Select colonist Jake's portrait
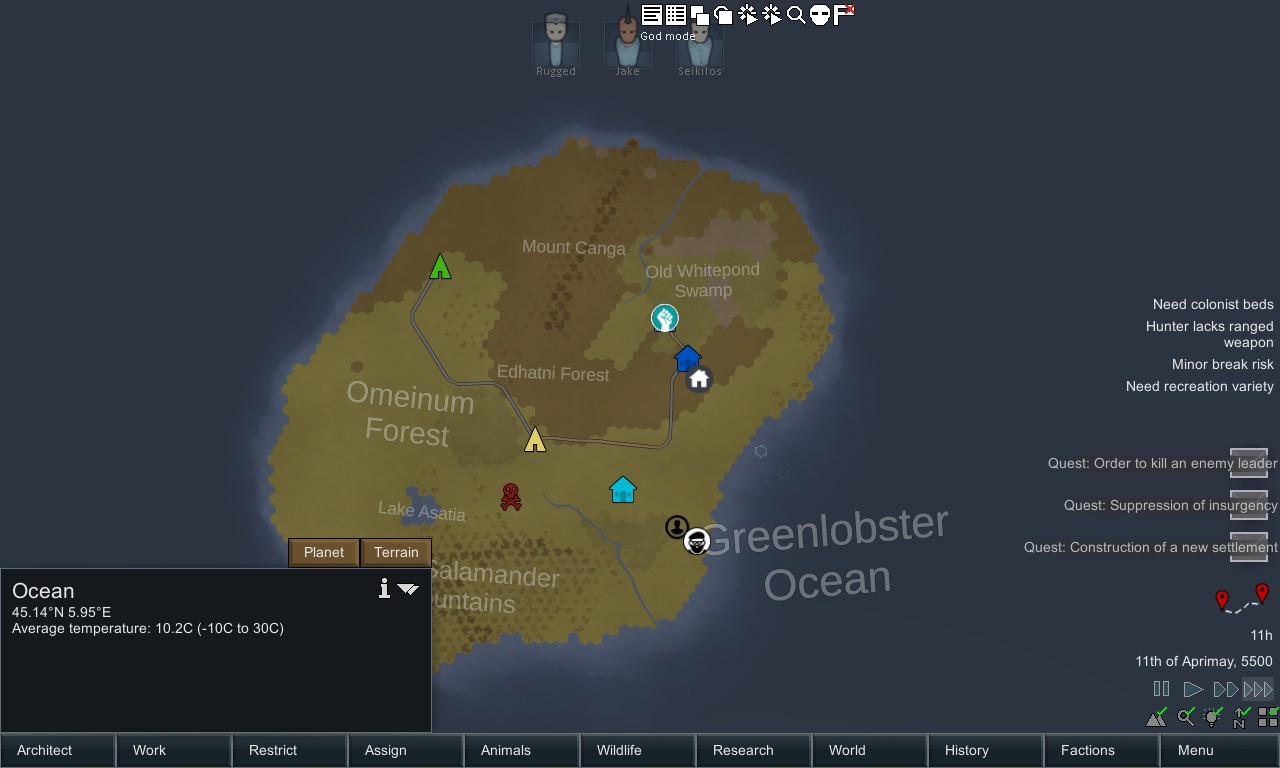 [627, 44]
